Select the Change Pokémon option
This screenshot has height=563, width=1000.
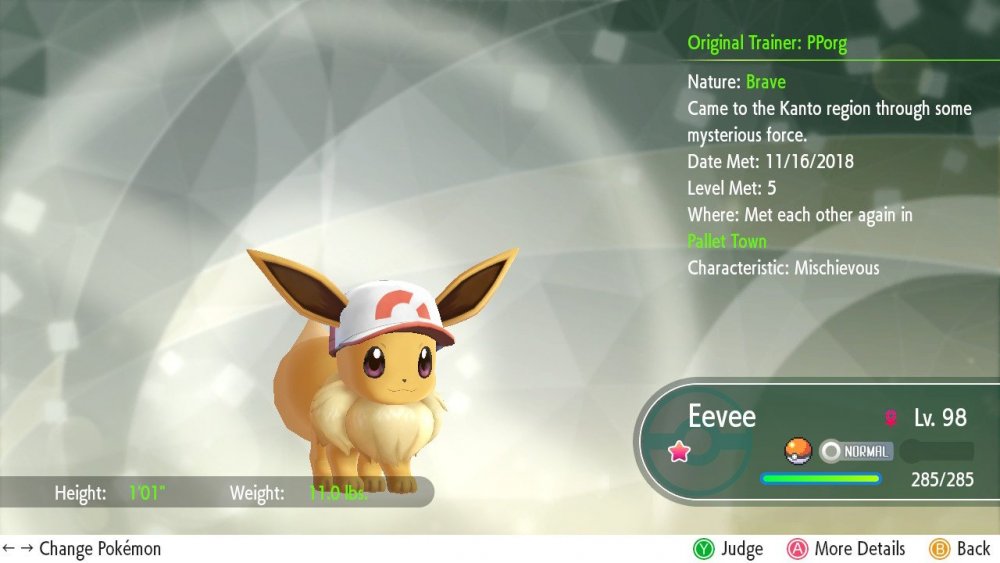[x=82, y=549]
